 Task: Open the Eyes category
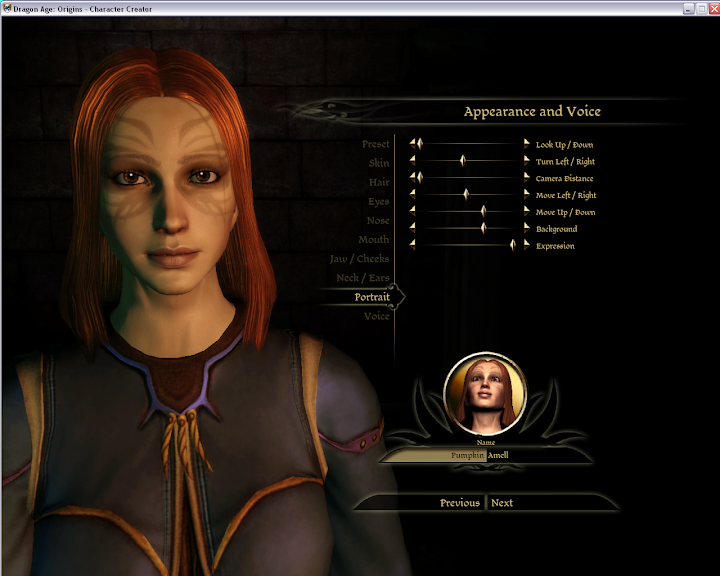pos(378,201)
